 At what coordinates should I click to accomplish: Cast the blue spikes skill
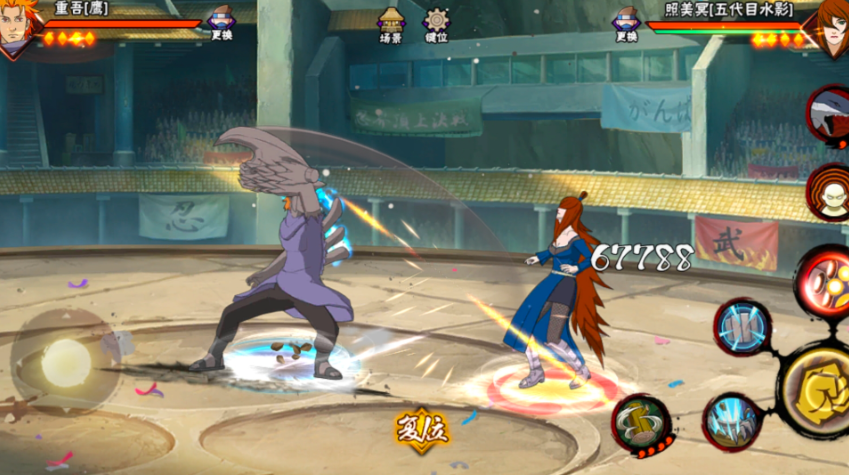[x=733, y=422]
